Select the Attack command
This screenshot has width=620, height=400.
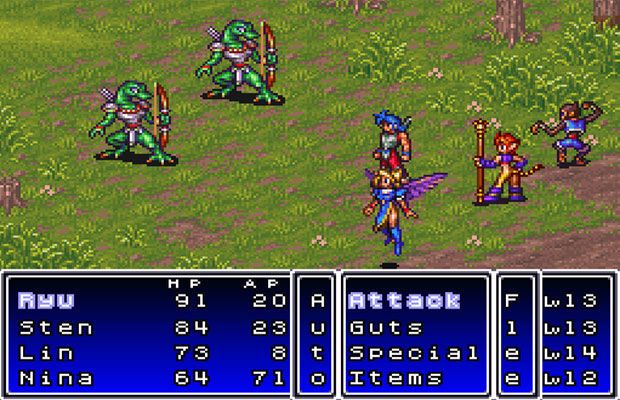[404, 300]
